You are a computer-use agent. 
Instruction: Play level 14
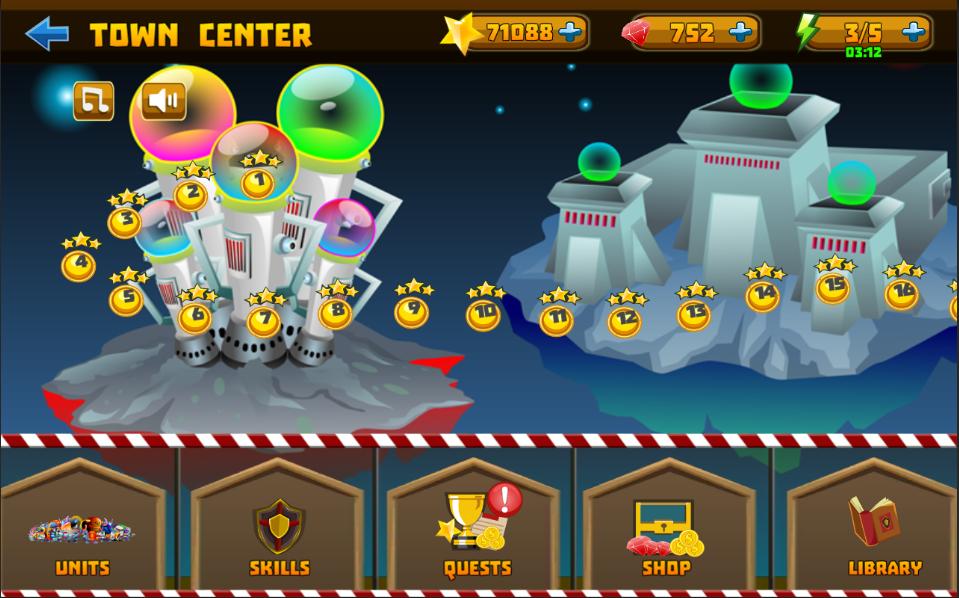tap(763, 295)
